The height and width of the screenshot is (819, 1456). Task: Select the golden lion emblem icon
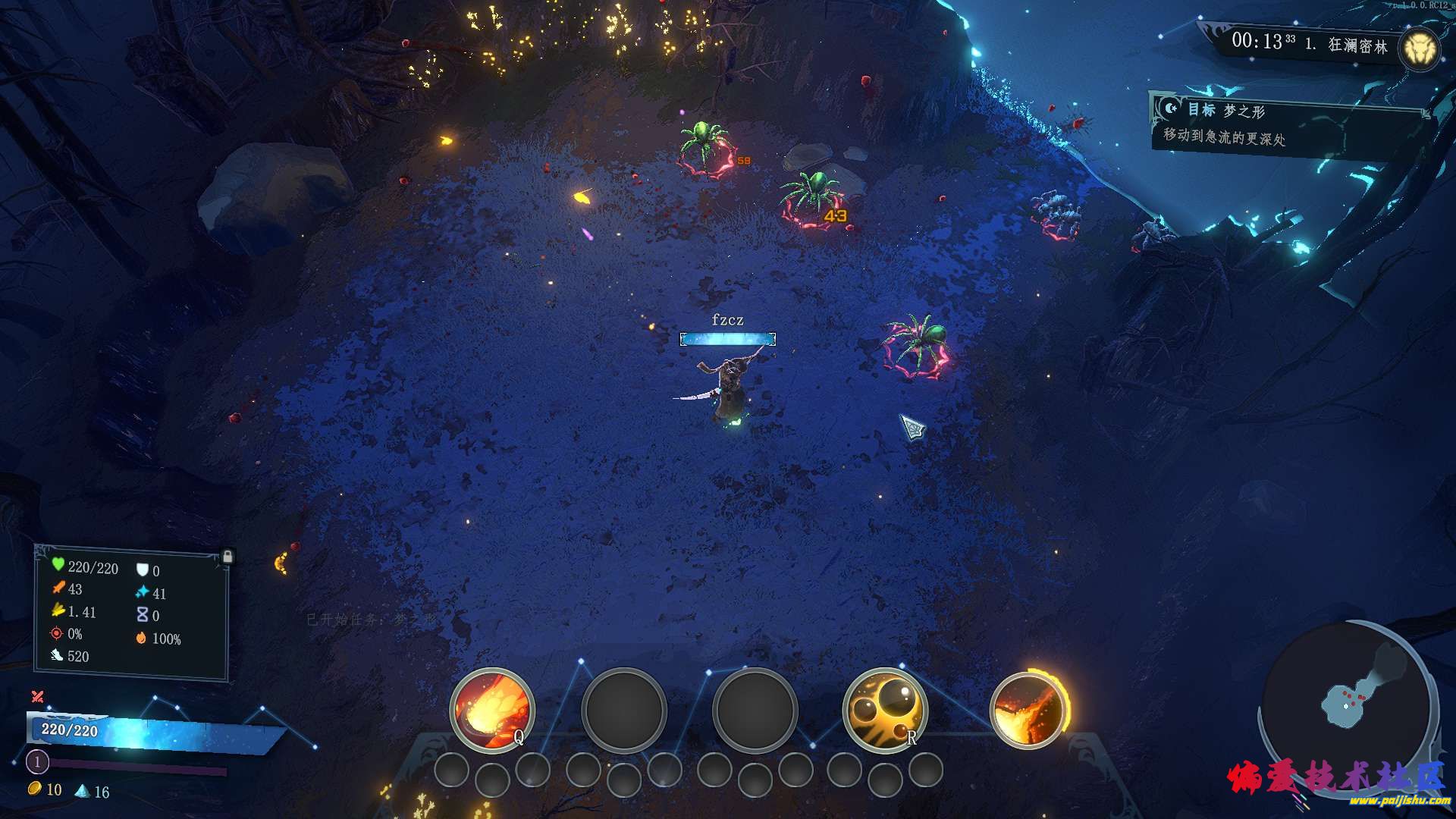click(1419, 50)
